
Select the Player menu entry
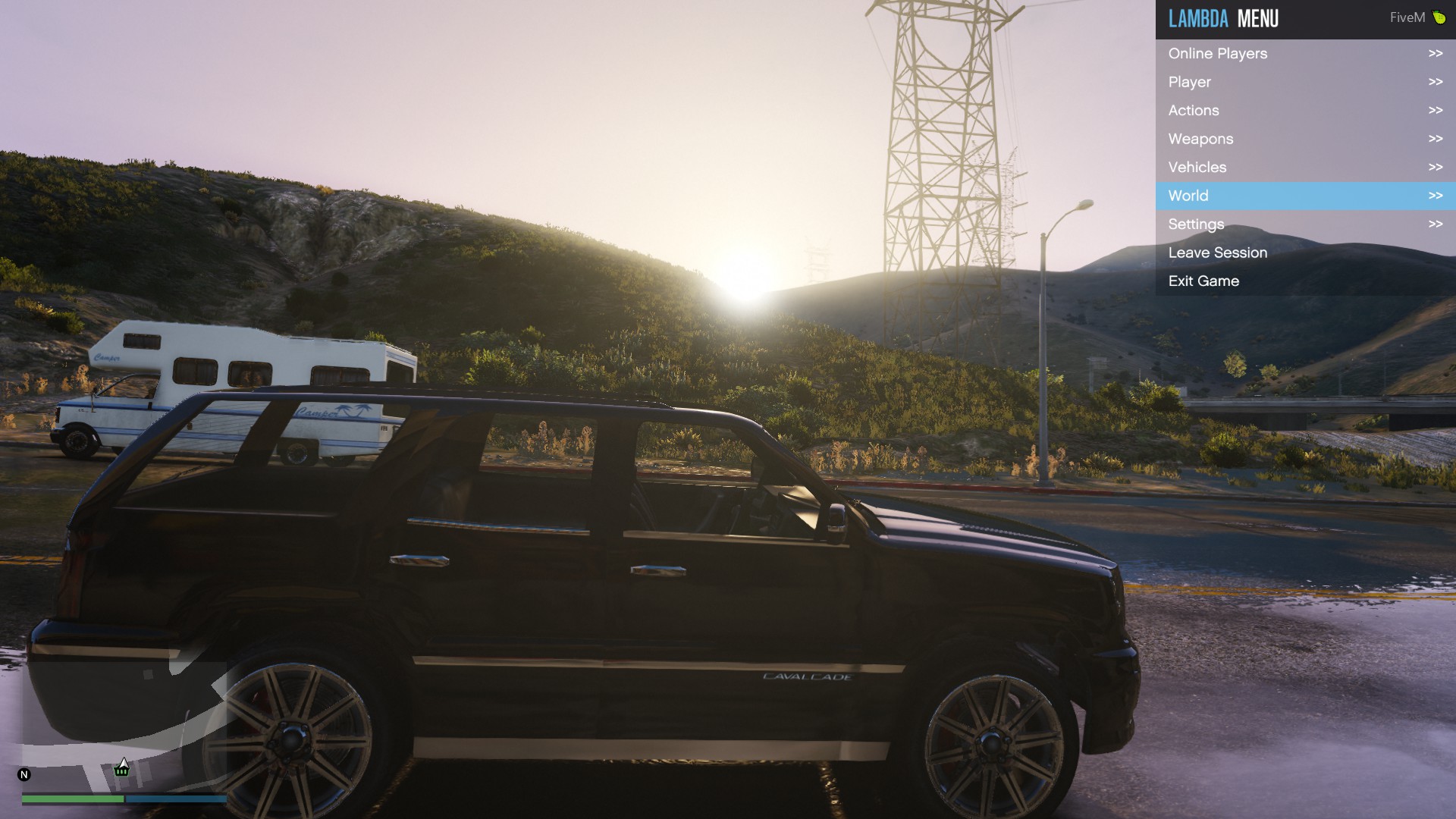1304,82
